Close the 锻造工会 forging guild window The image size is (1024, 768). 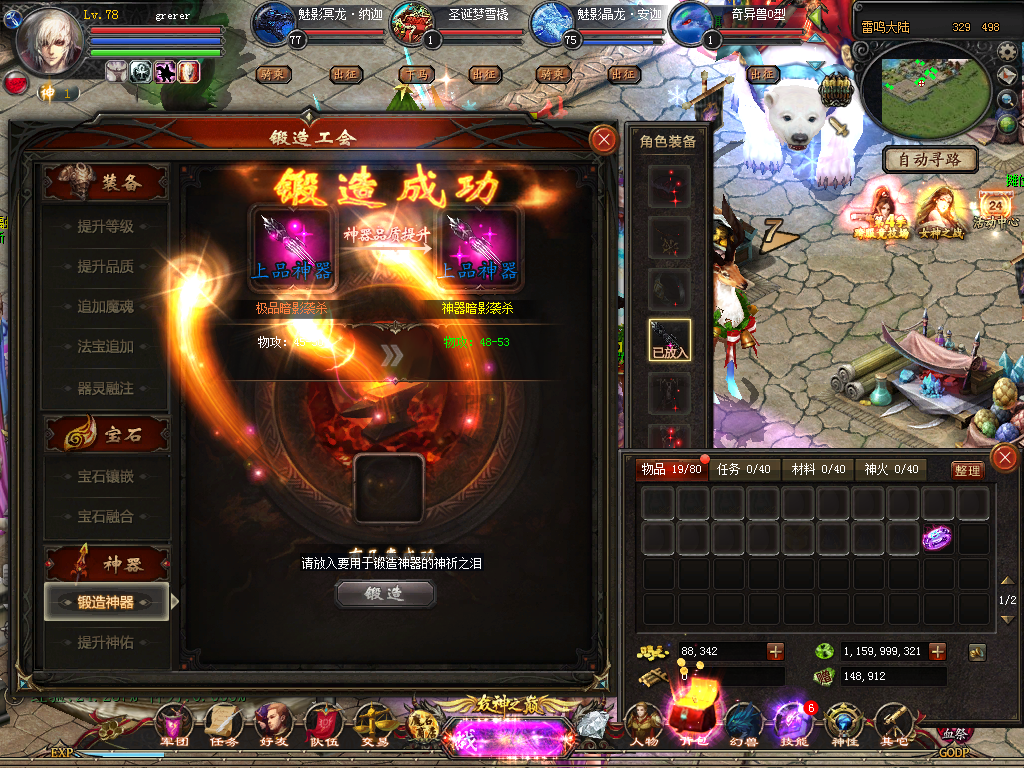[604, 140]
